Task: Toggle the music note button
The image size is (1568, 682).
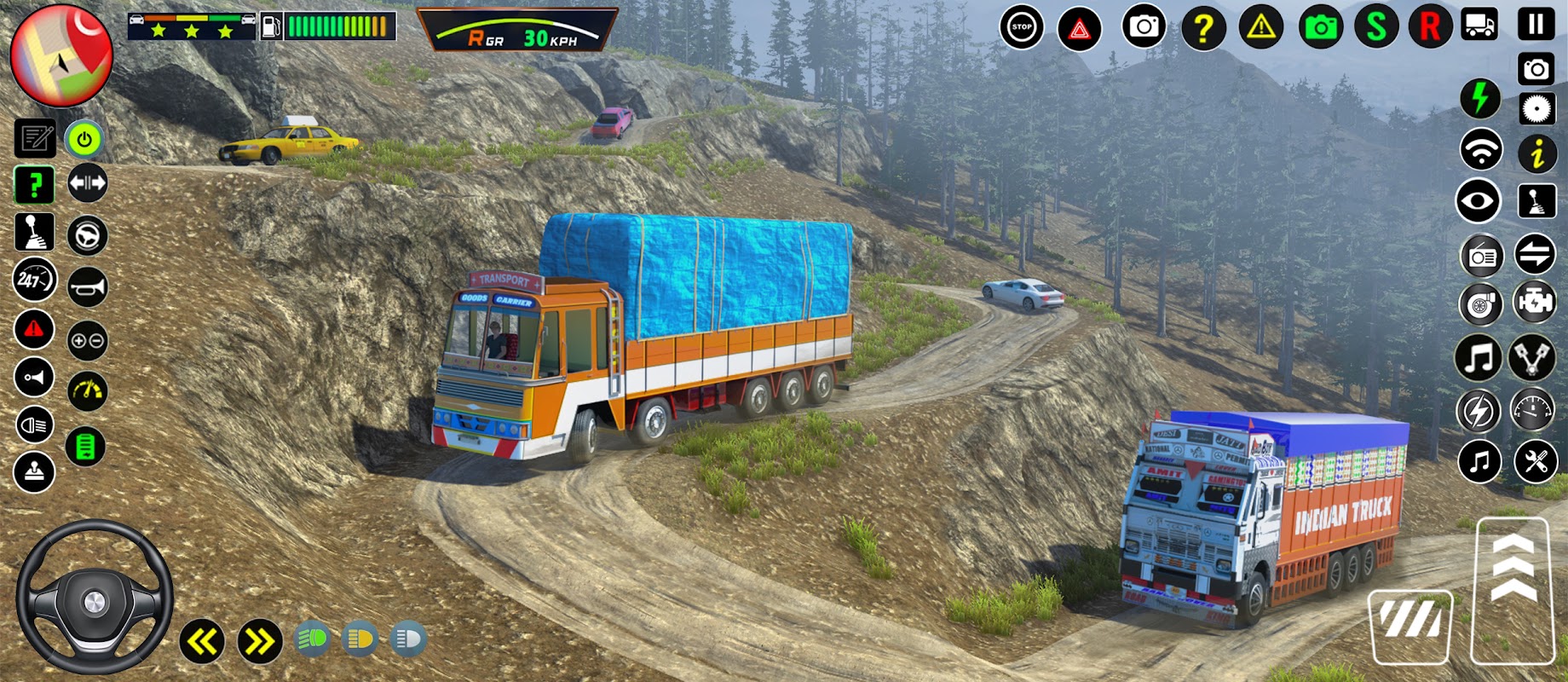Action: (1479, 357)
